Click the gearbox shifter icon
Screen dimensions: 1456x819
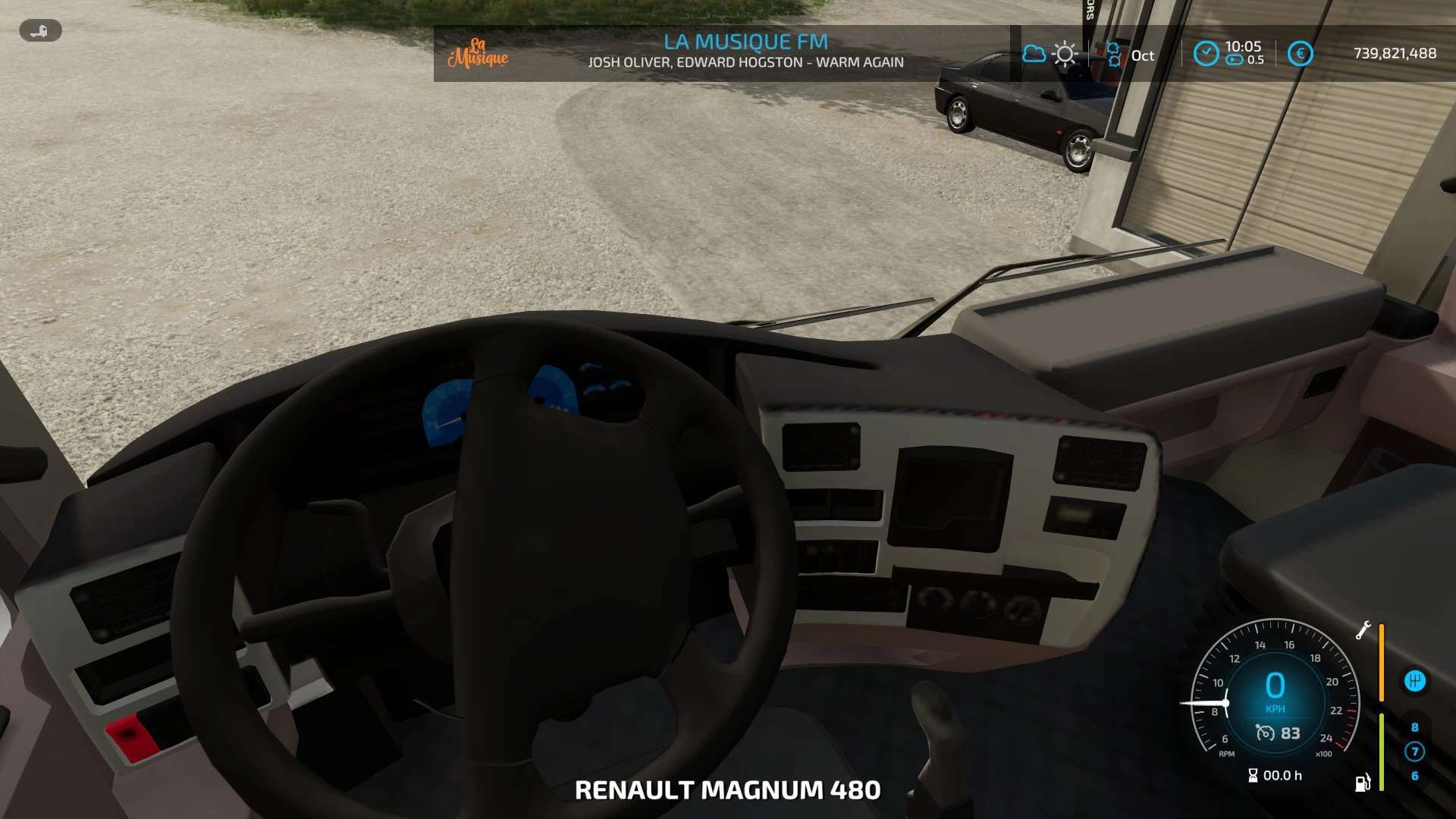tap(1414, 680)
